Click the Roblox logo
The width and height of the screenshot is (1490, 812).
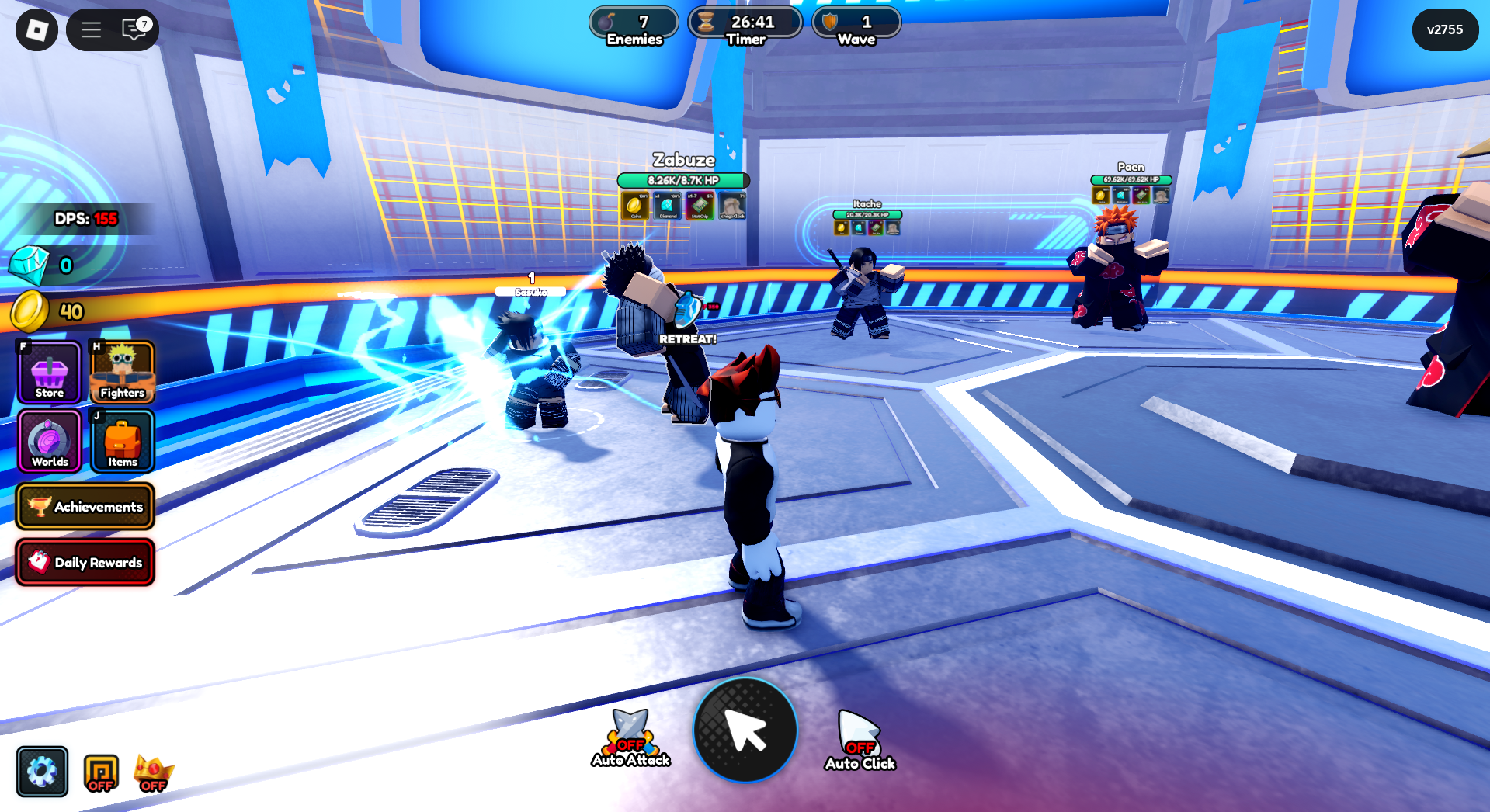click(x=35, y=29)
